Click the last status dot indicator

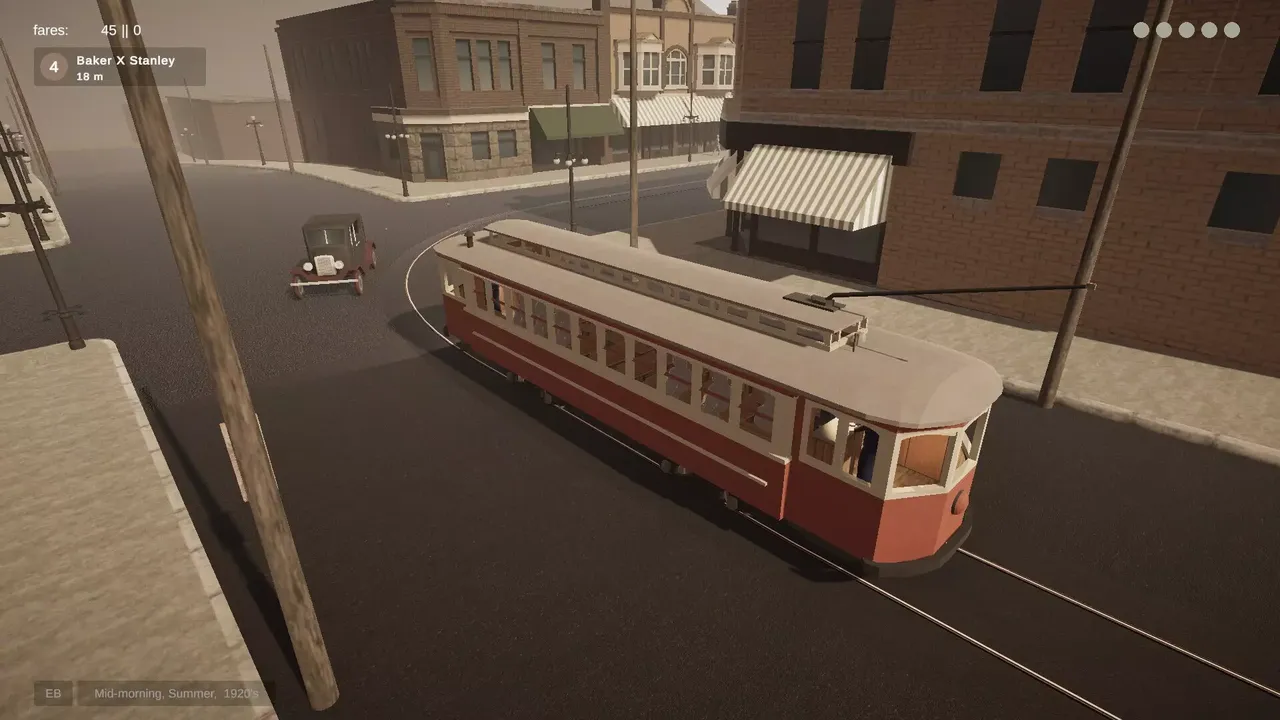(1232, 30)
